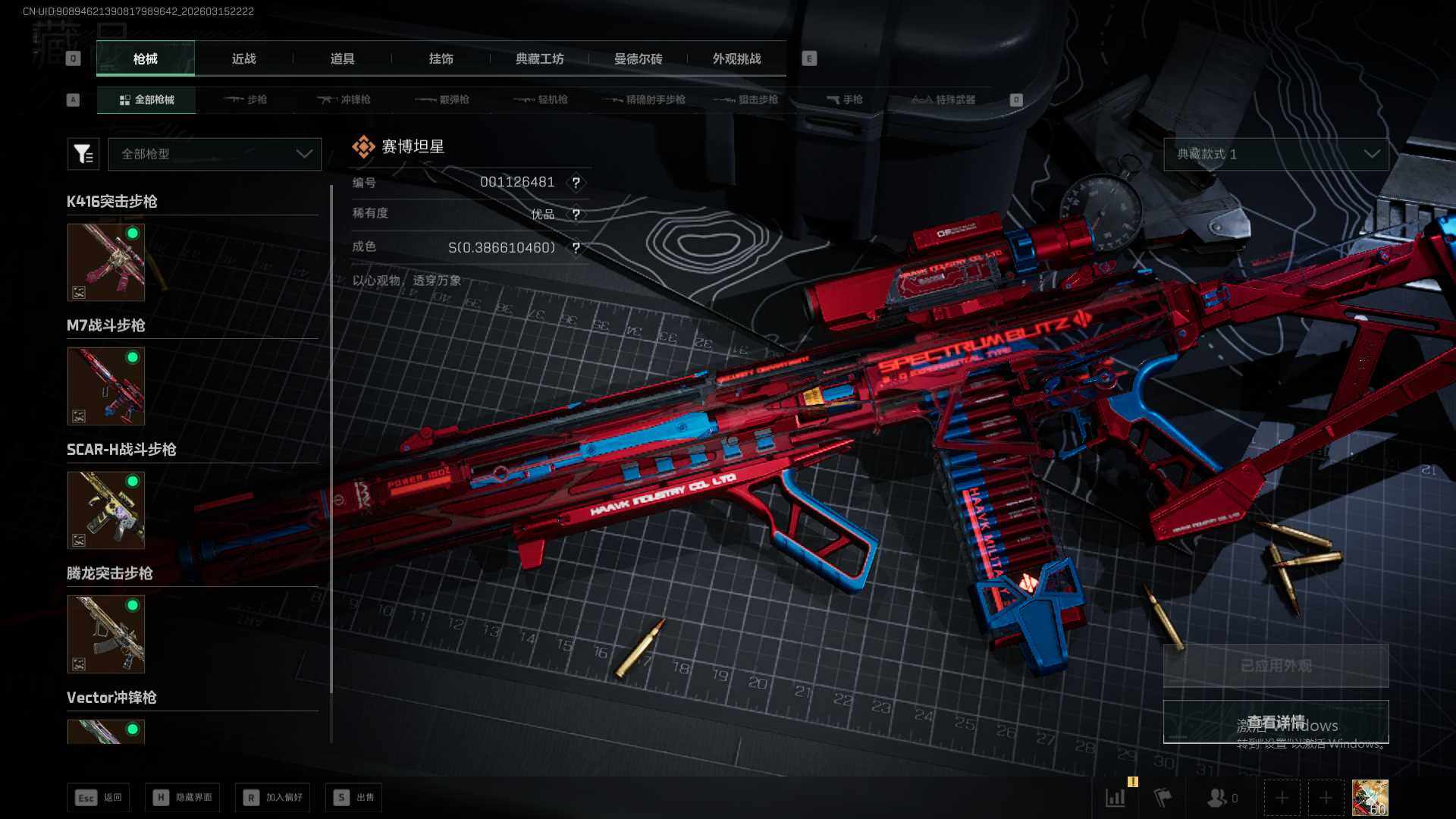Open the 典藏款式 1 style dropdown
The width and height of the screenshot is (1456, 819).
pyautogui.click(x=1276, y=154)
